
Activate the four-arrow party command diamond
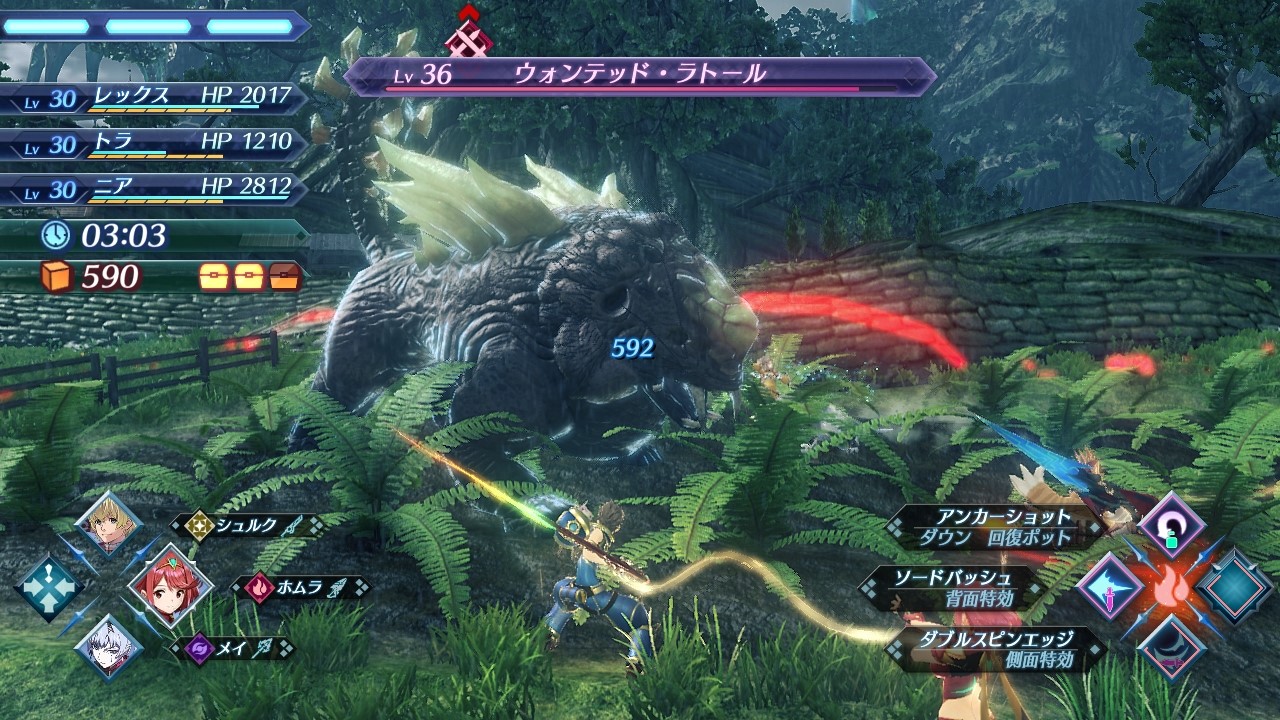[48, 587]
